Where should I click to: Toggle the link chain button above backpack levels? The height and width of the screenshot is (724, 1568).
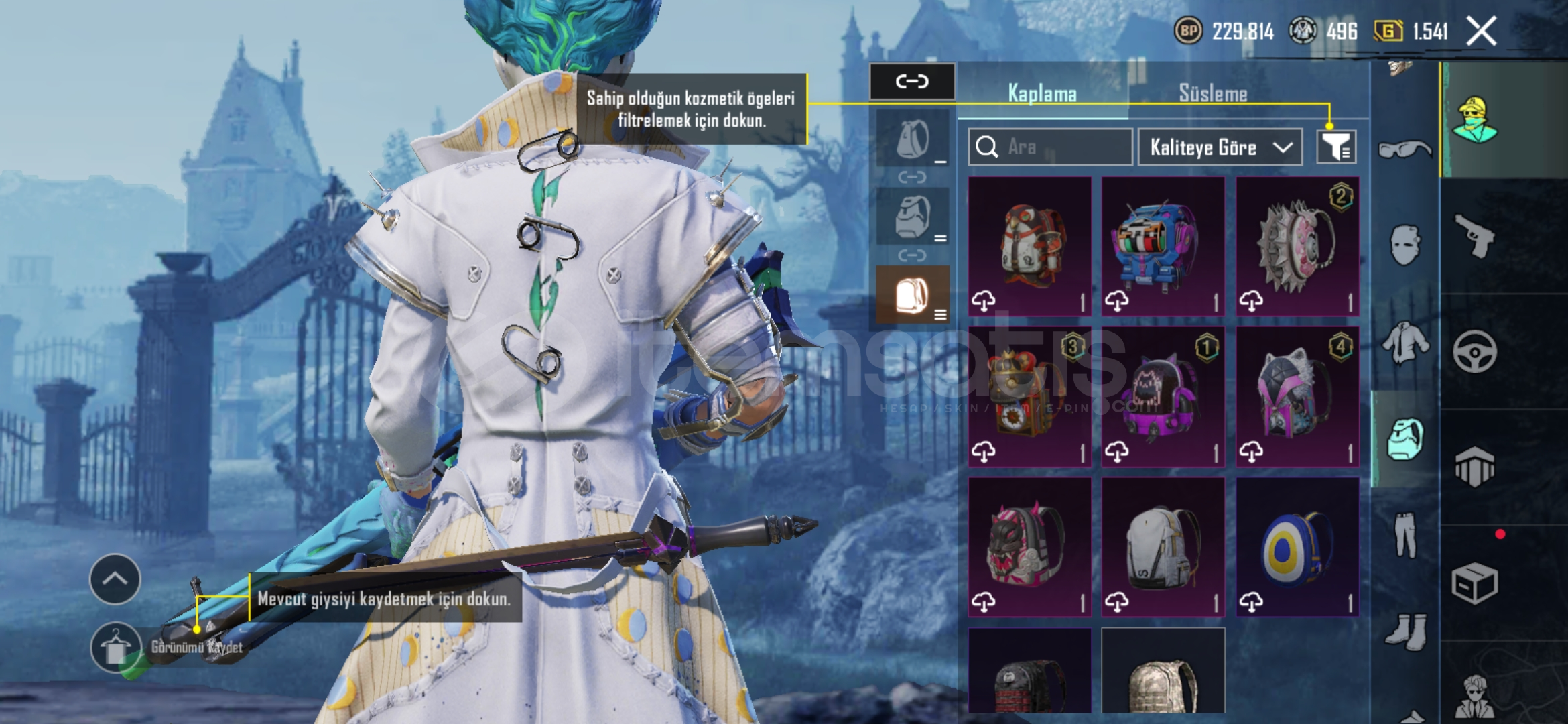tap(912, 82)
